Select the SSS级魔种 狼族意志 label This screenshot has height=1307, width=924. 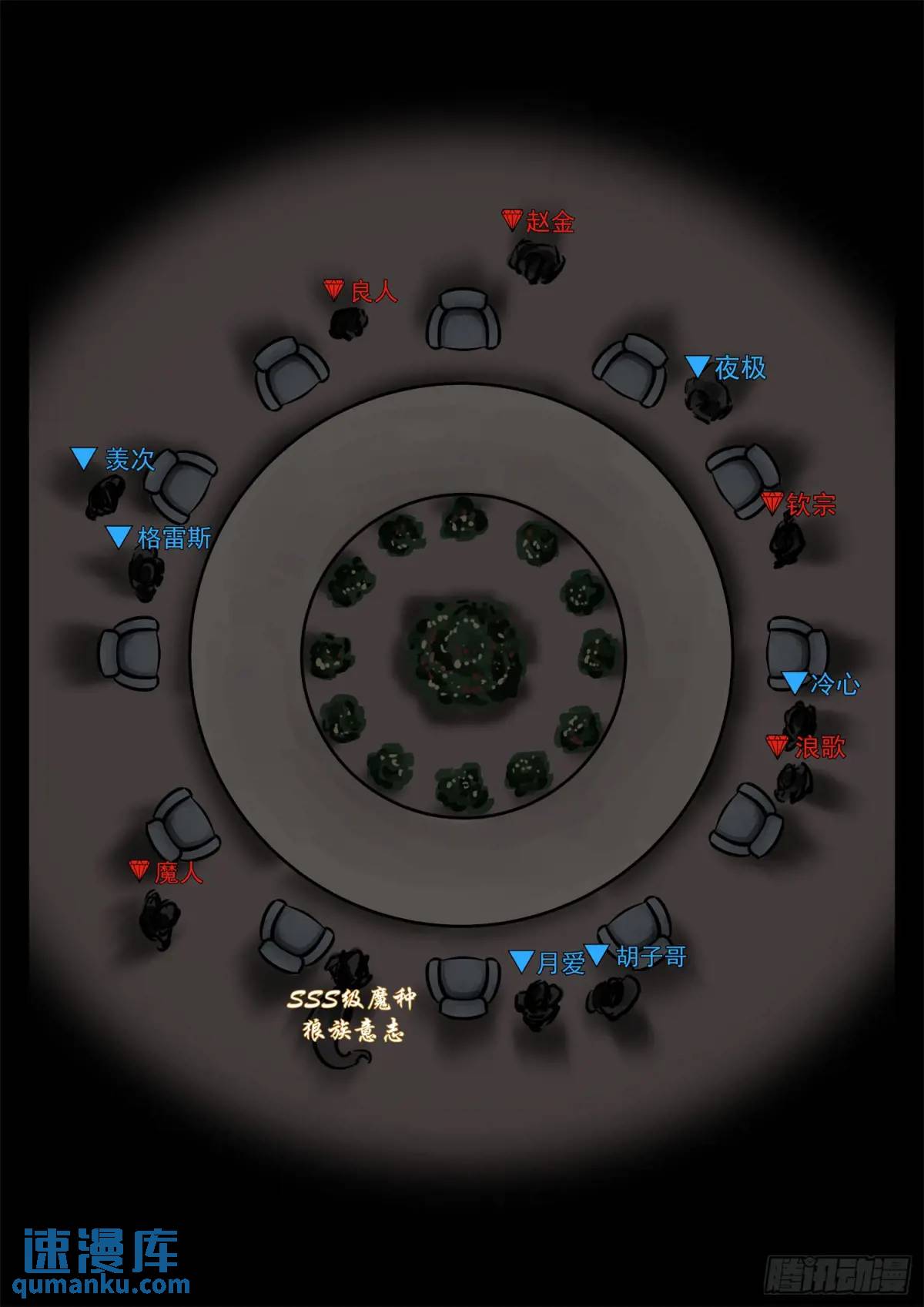pos(353,1015)
